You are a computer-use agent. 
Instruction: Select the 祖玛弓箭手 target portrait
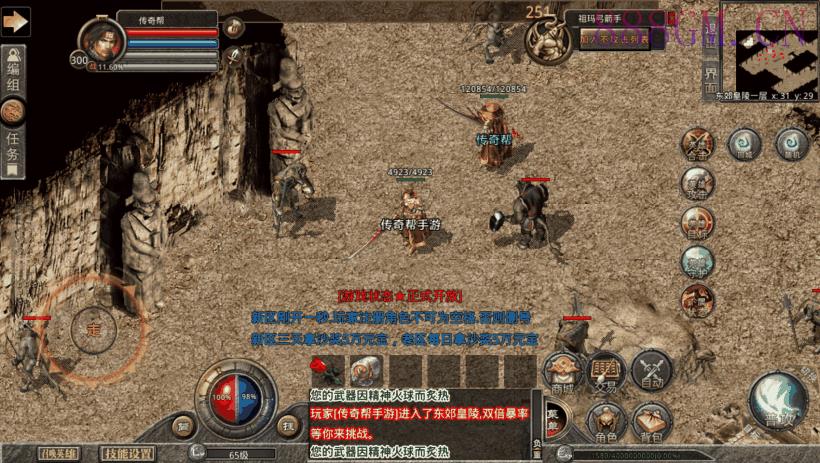tap(549, 40)
